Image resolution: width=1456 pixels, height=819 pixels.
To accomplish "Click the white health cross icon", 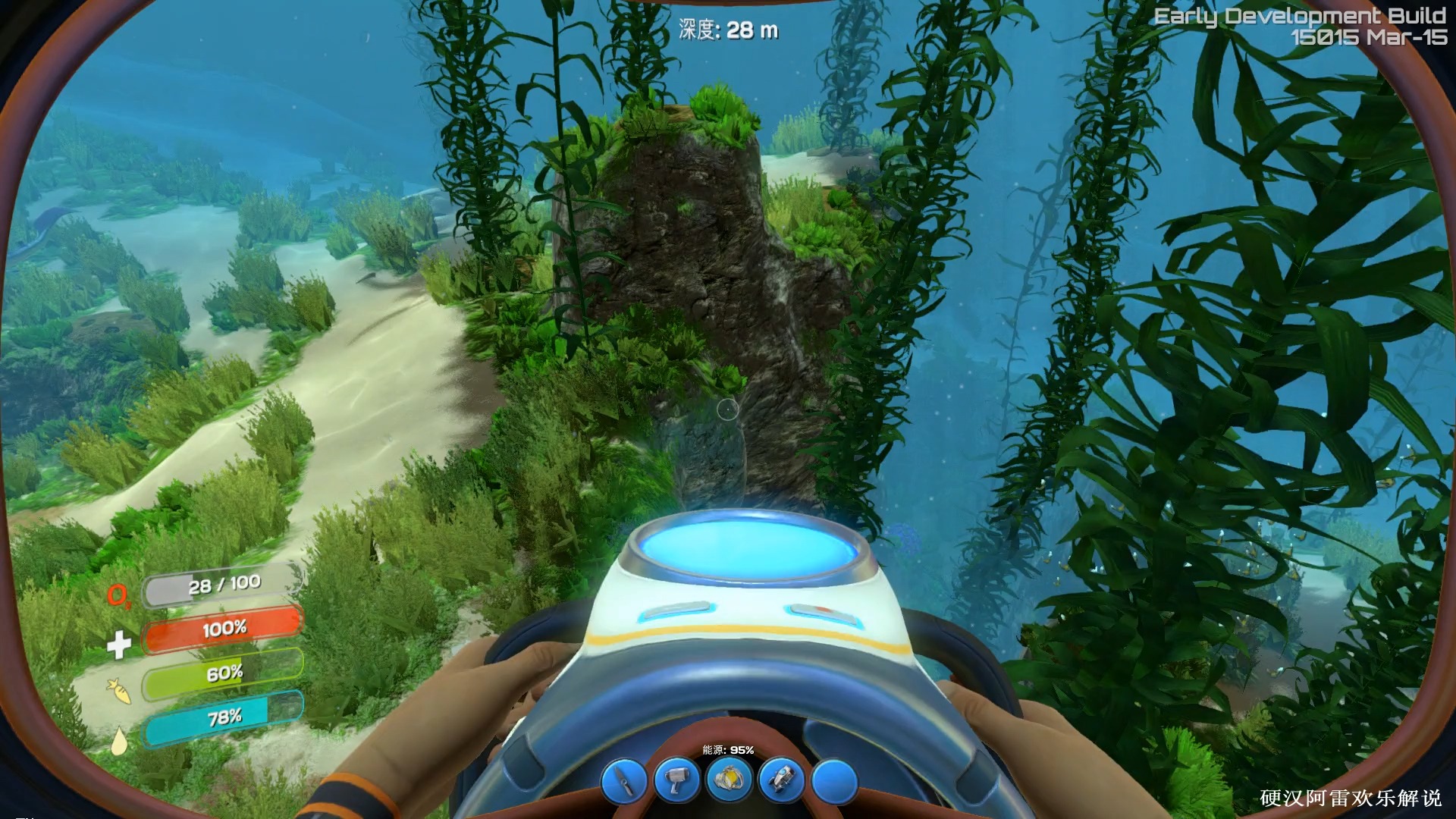I will click(x=120, y=646).
